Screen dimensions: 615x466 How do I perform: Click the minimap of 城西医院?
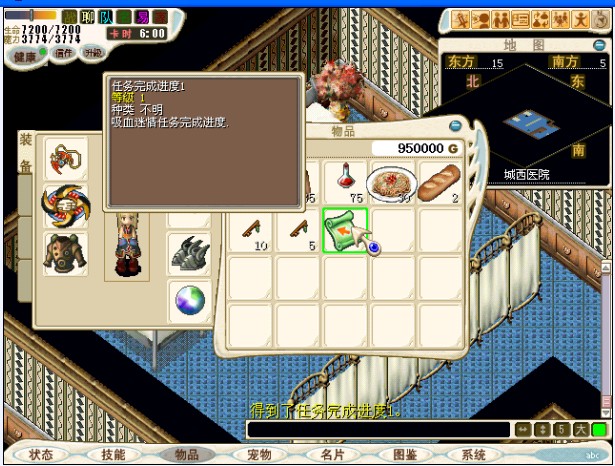tap(525, 125)
